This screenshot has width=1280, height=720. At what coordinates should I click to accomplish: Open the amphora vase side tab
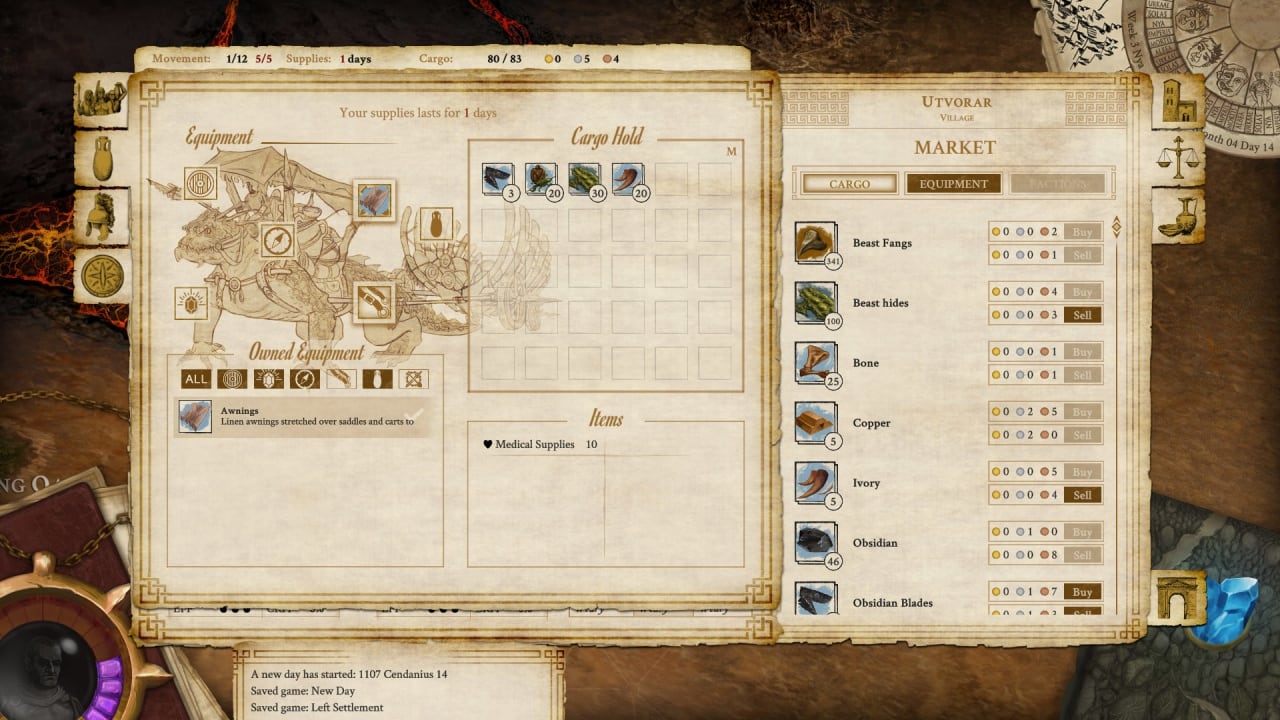102,157
